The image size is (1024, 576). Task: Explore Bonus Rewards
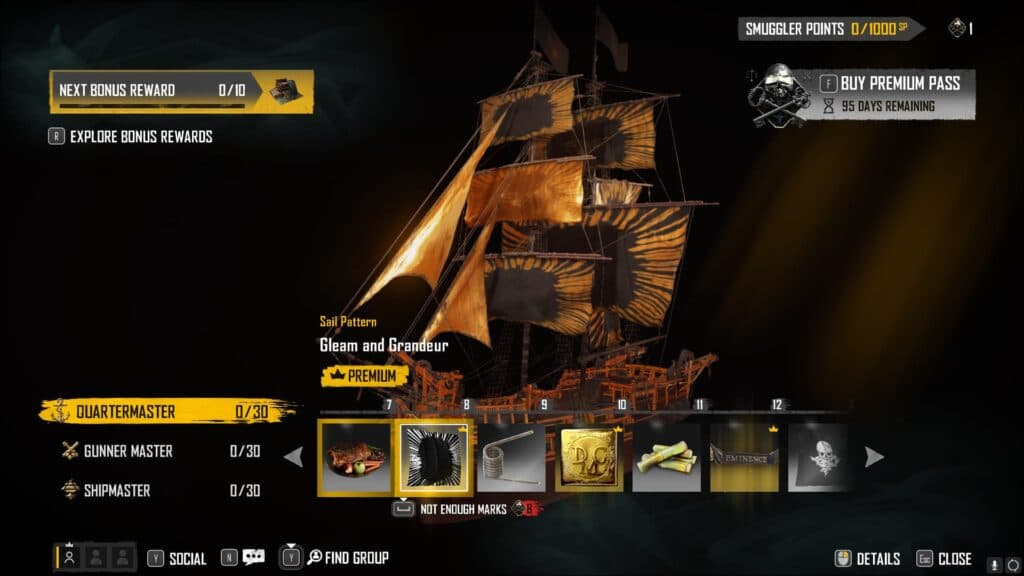pos(140,137)
